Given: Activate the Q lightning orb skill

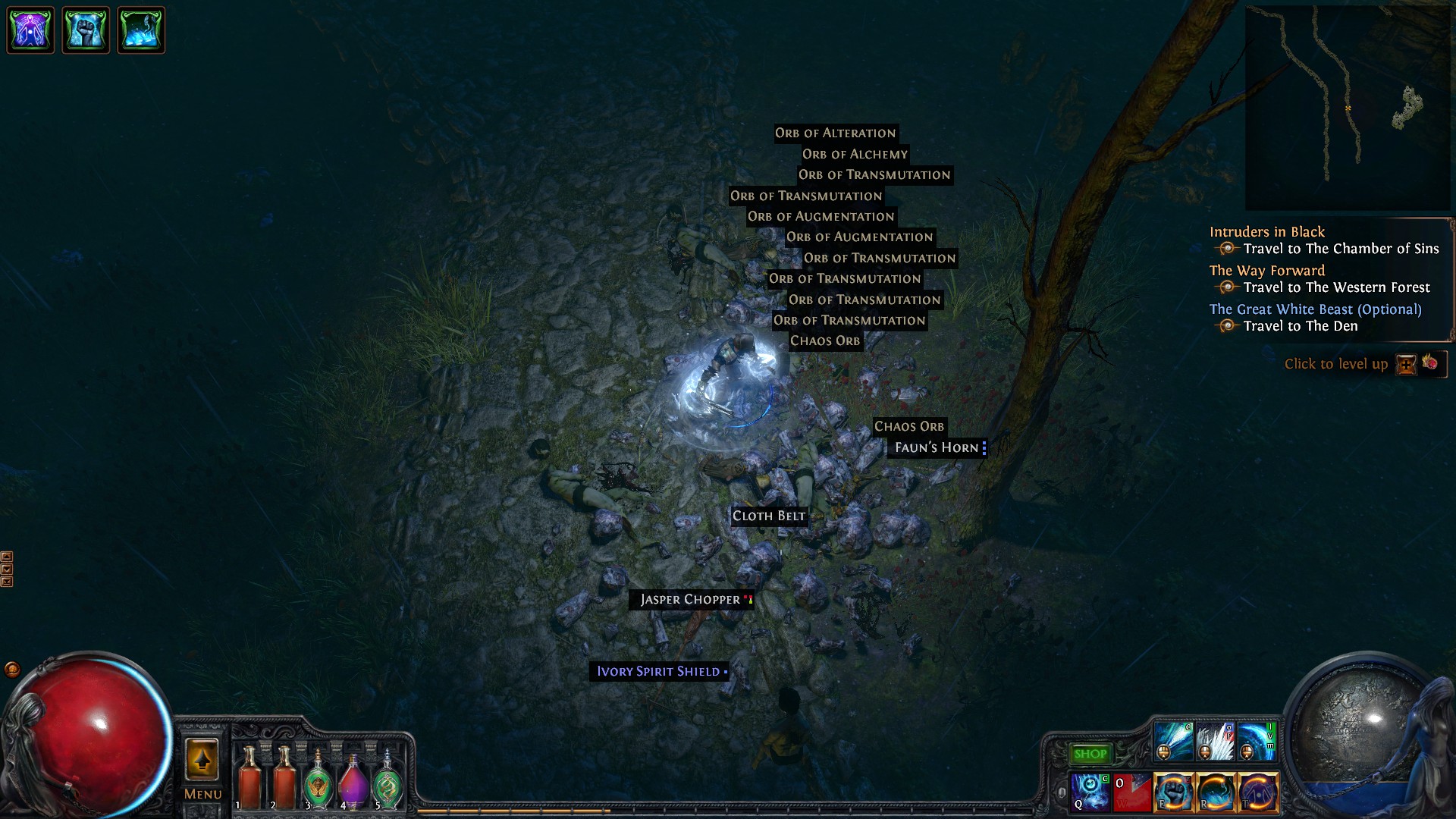Looking at the screenshot, I should pyautogui.click(x=1090, y=792).
